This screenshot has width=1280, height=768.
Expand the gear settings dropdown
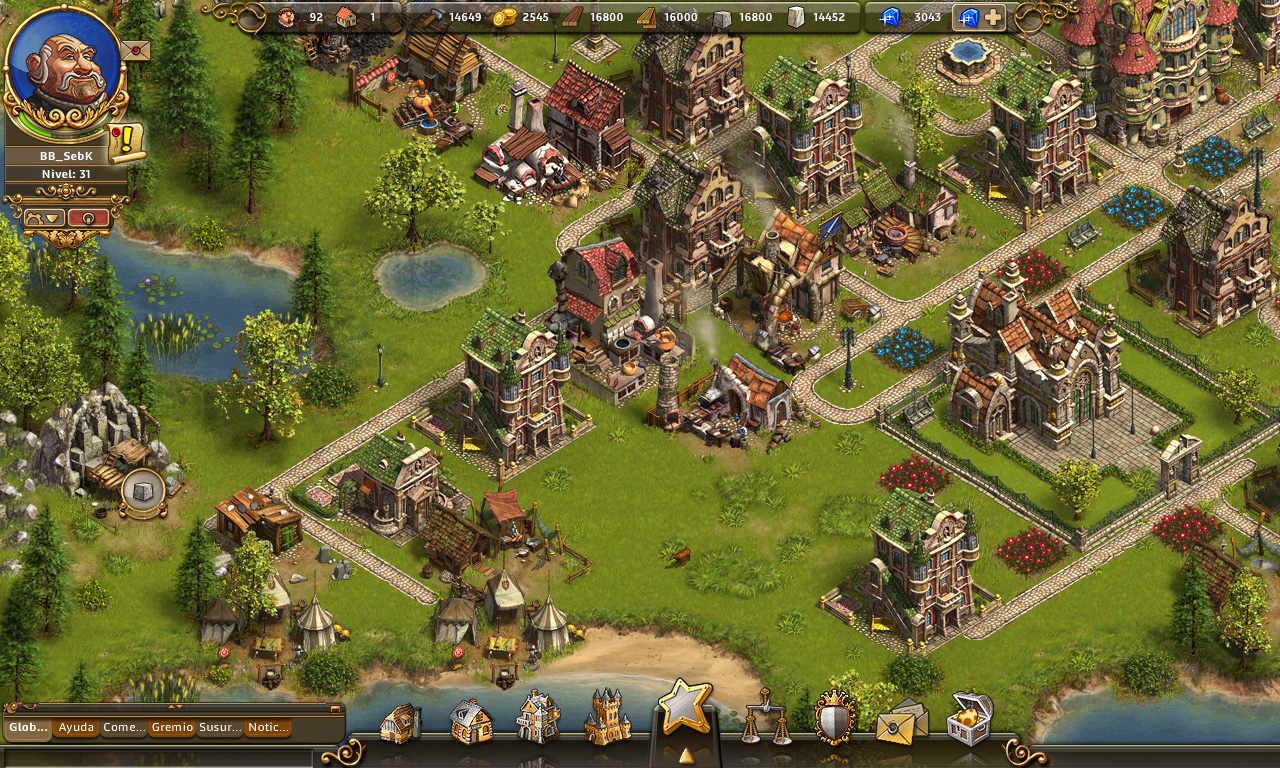click(x=45, y=218)
